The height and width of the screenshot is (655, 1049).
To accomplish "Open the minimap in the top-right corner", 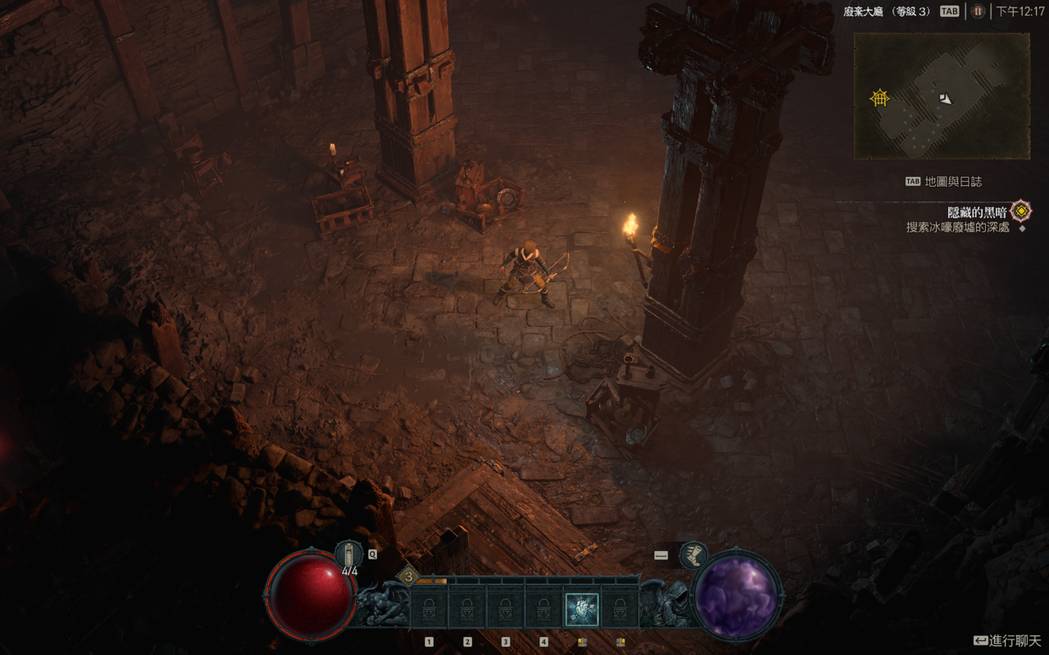I will (x=941, y=96).
